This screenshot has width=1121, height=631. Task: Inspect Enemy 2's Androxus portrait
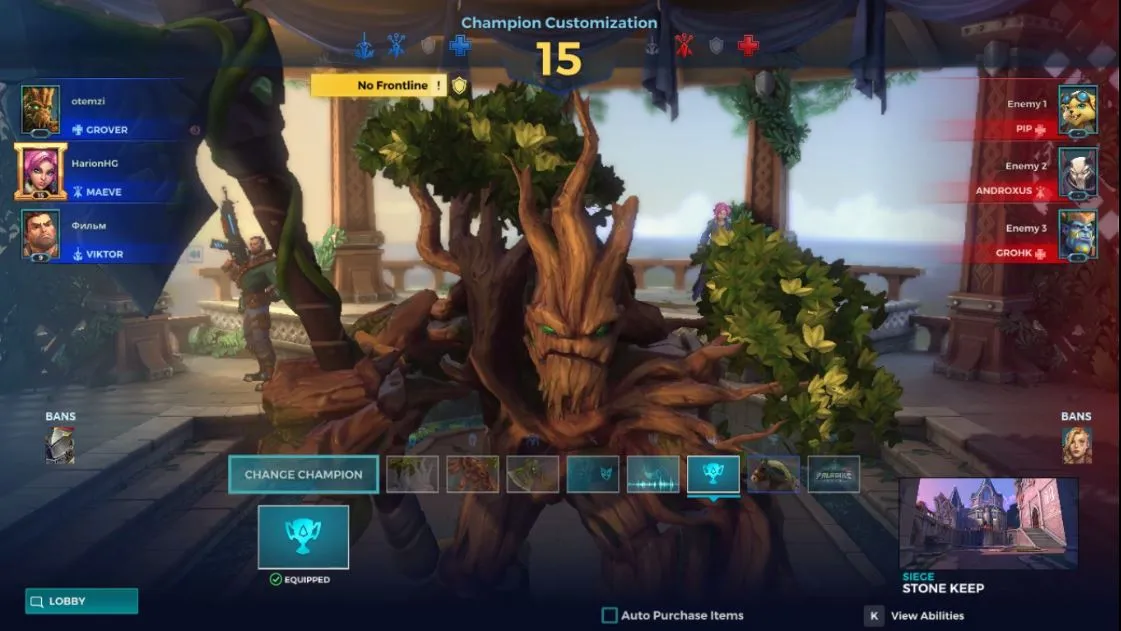pyautogui.click(x=1078, y=172)
